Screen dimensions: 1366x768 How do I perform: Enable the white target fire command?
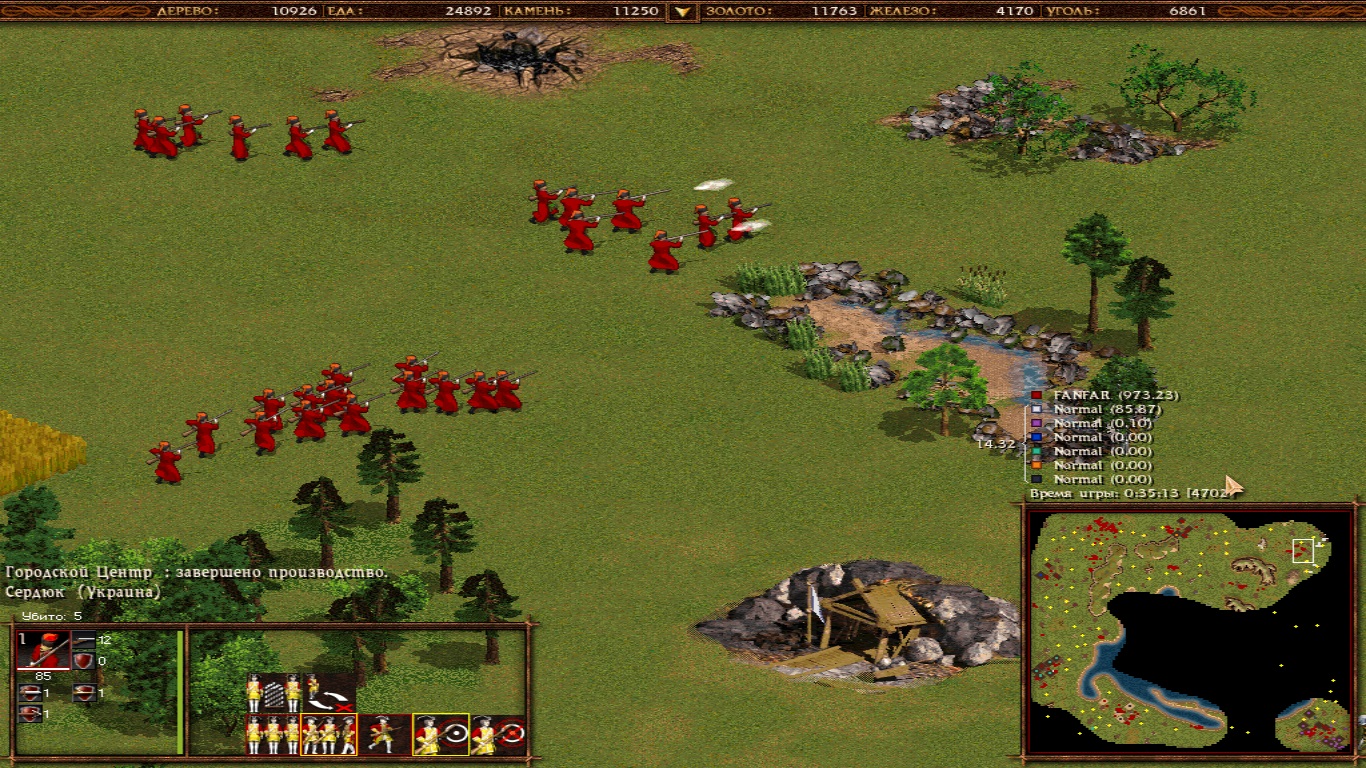[x=441, y=735]
